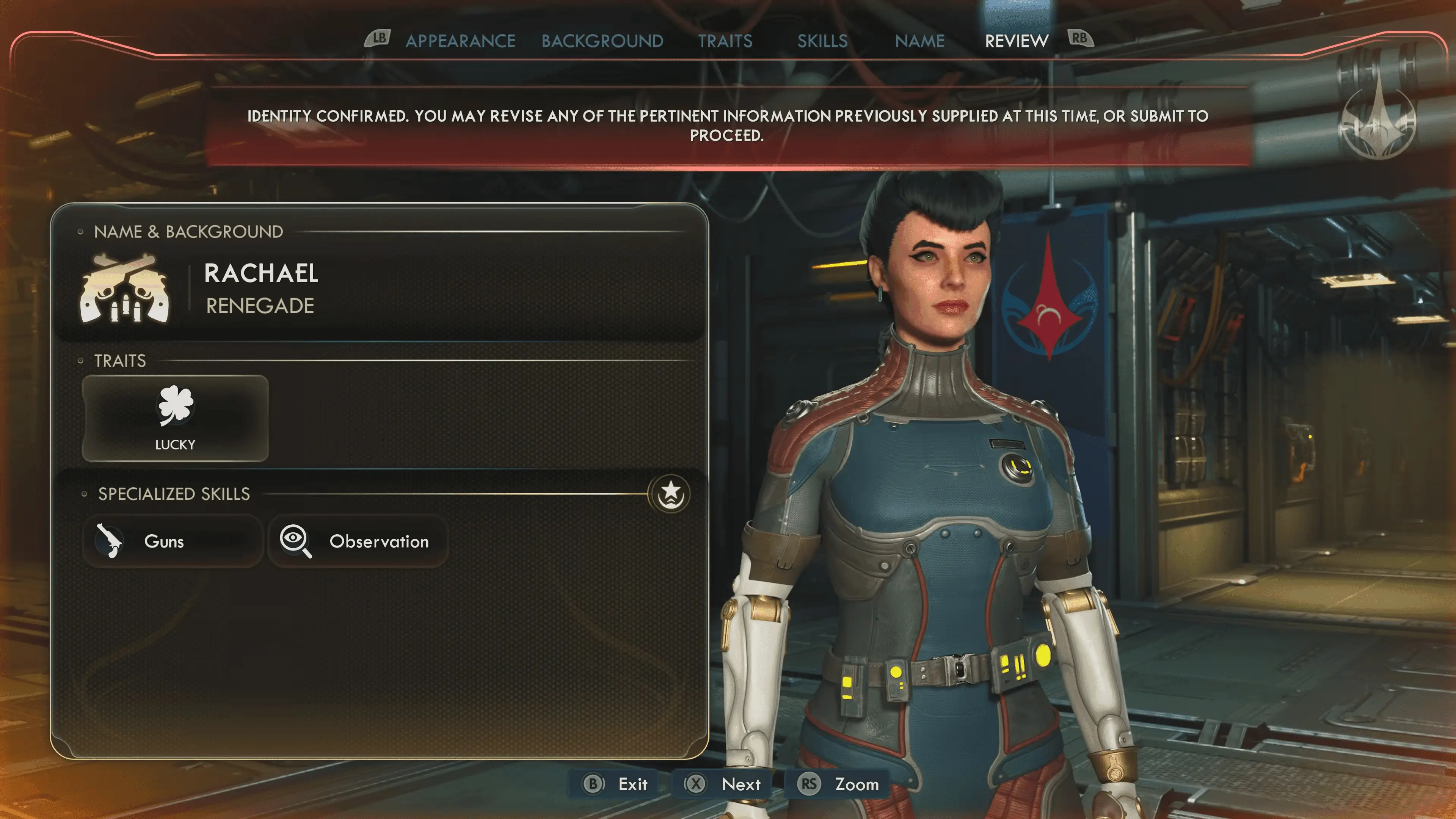Image resolution: width=1456 pixels, height=819 pixels.
Task: Open the Background tab
Action: coord(602,41)
